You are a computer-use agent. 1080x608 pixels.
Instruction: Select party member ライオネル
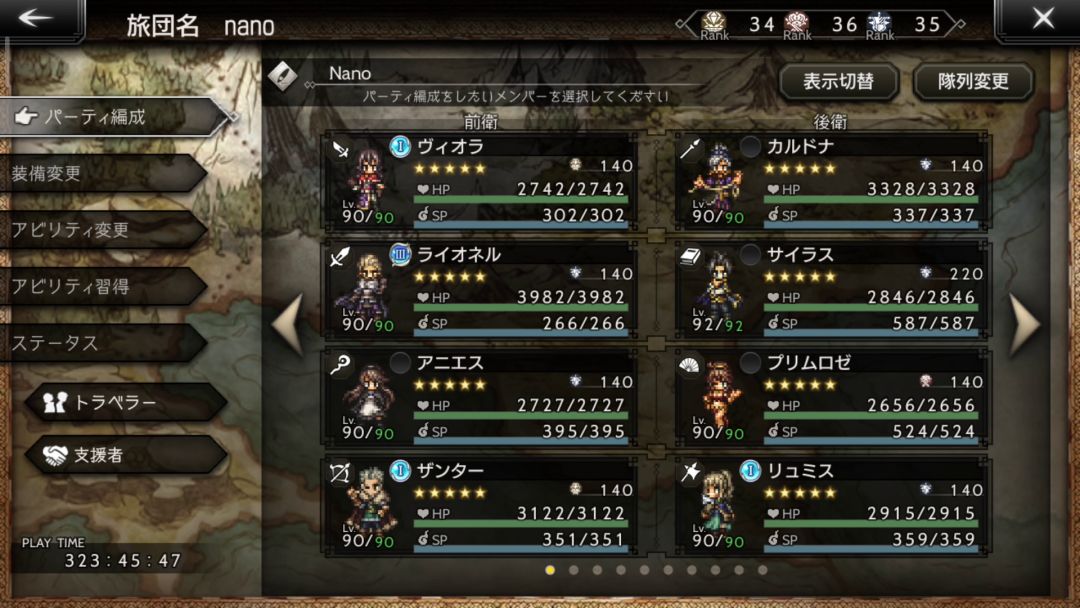[480, 288]
